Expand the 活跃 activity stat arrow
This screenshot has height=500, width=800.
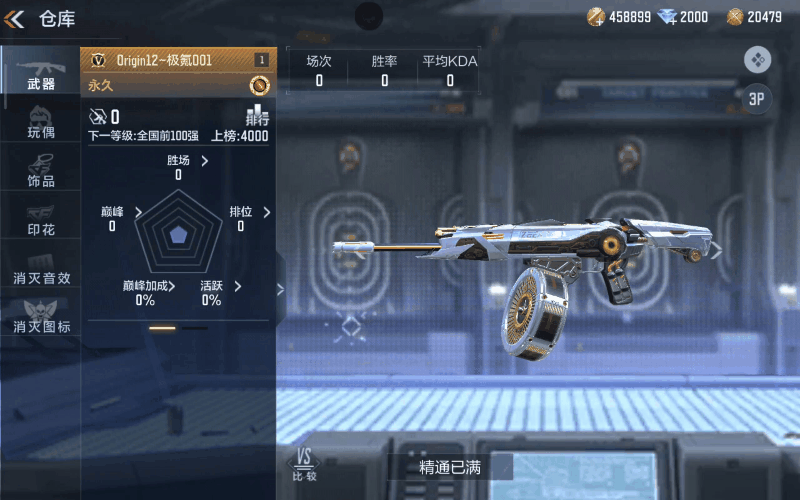click(237, 286)
